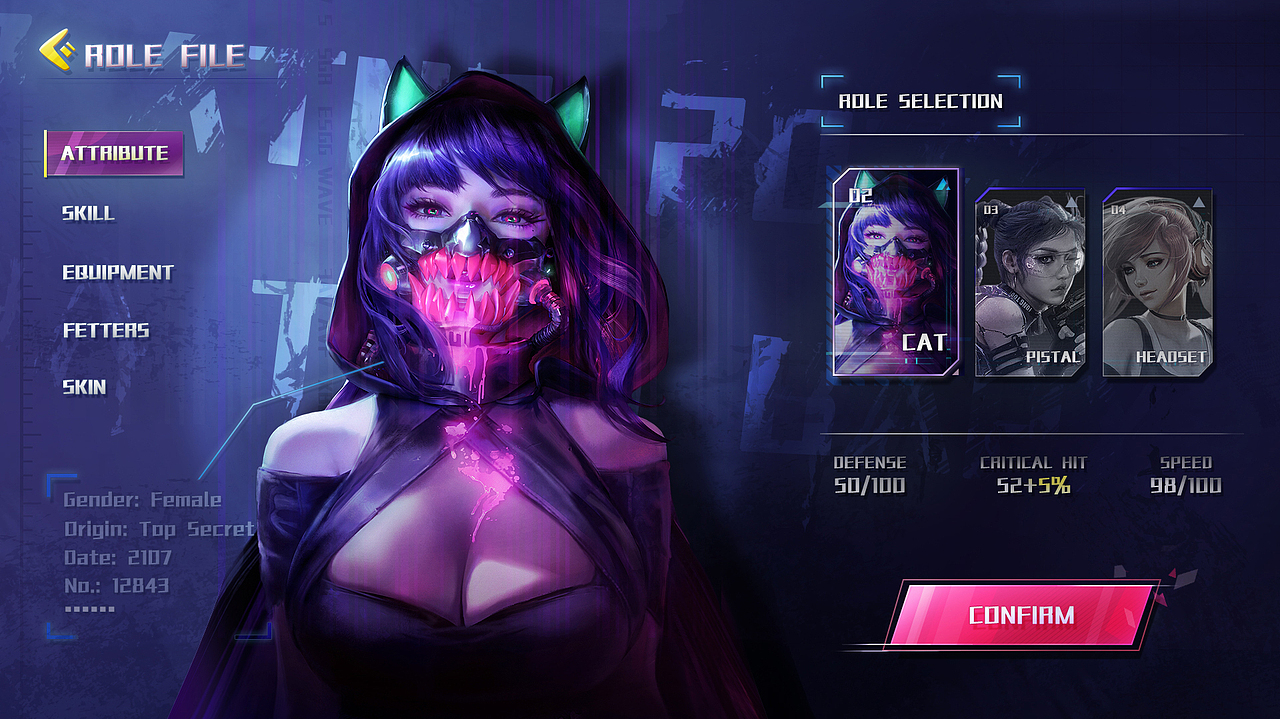Select the Pistal character card
1280x719 pixels.
1030,283
